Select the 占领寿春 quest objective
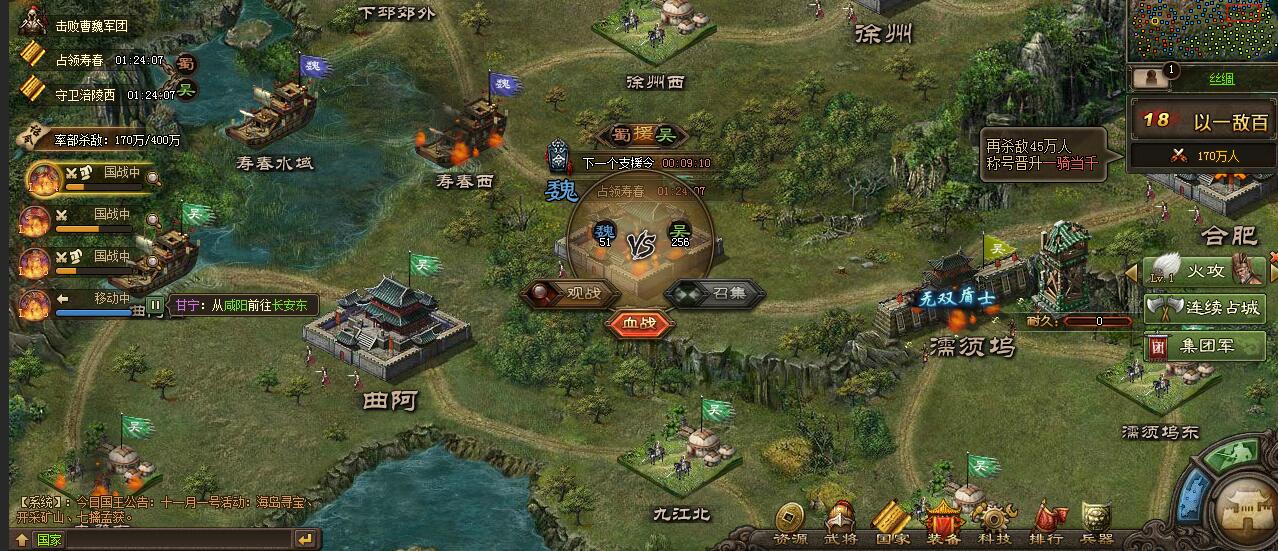 click(x=84, y=61)
